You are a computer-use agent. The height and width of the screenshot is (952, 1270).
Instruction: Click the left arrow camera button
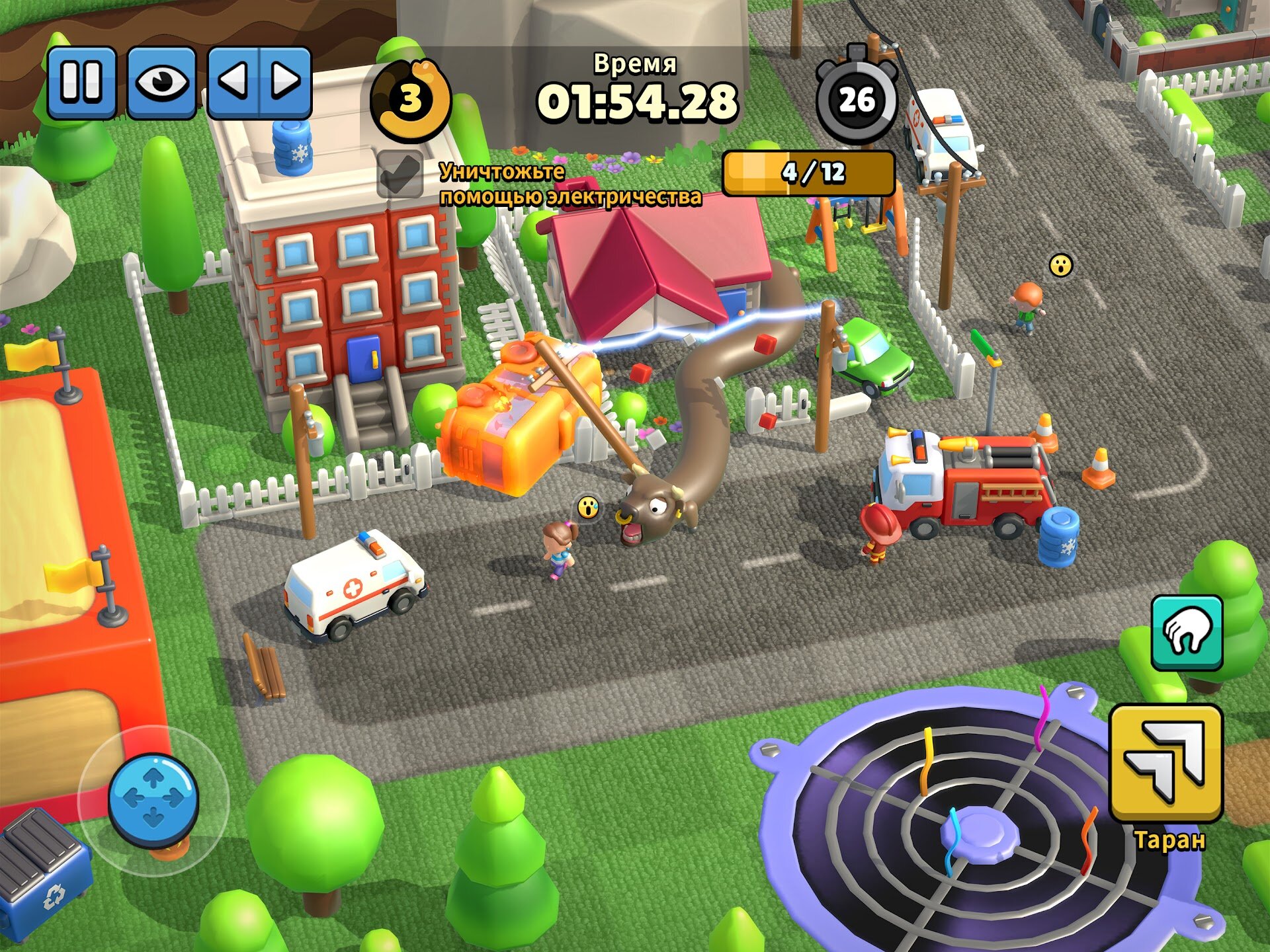click(x=234, y=82)
